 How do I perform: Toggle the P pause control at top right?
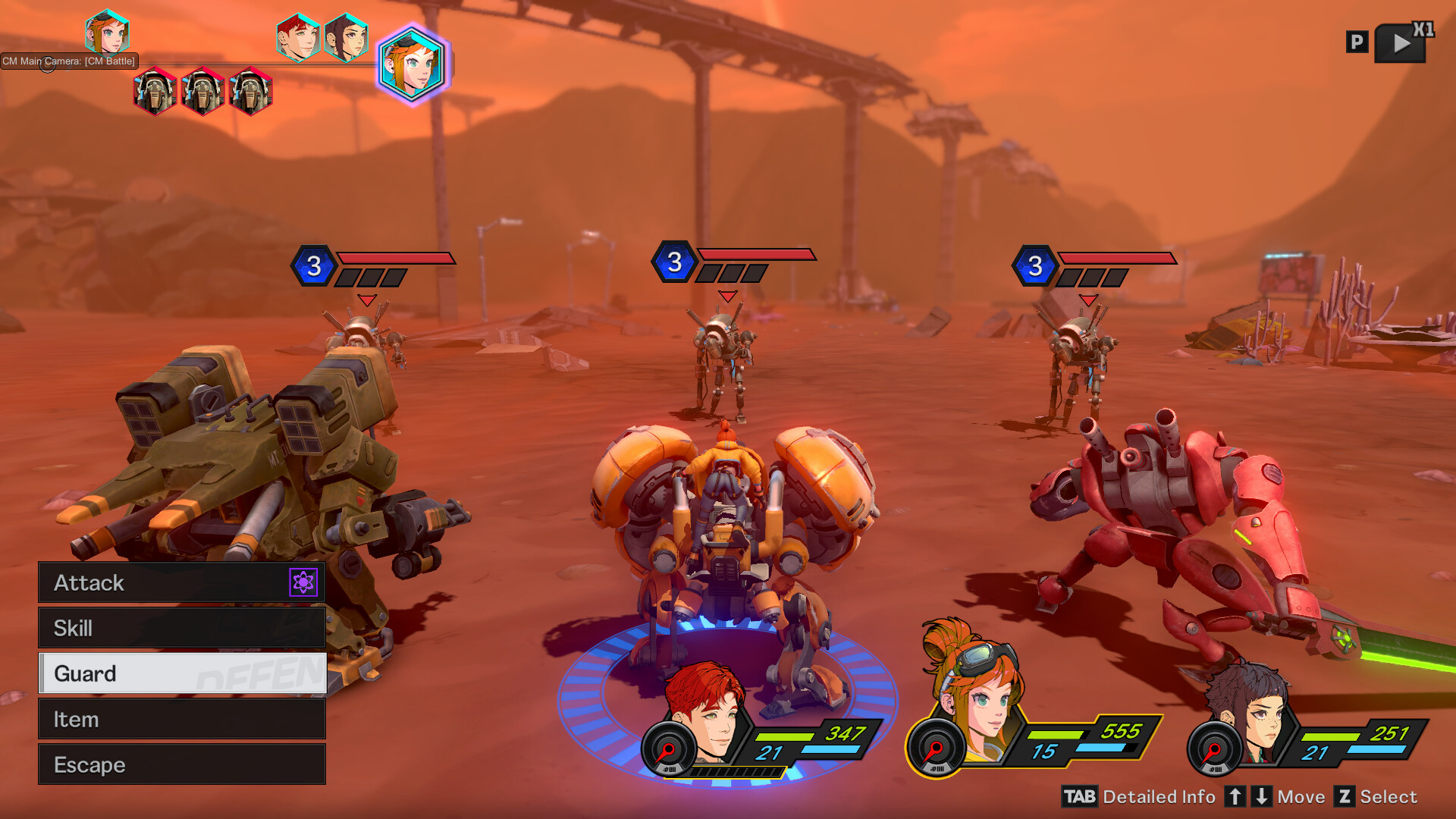click(1357, 42)
